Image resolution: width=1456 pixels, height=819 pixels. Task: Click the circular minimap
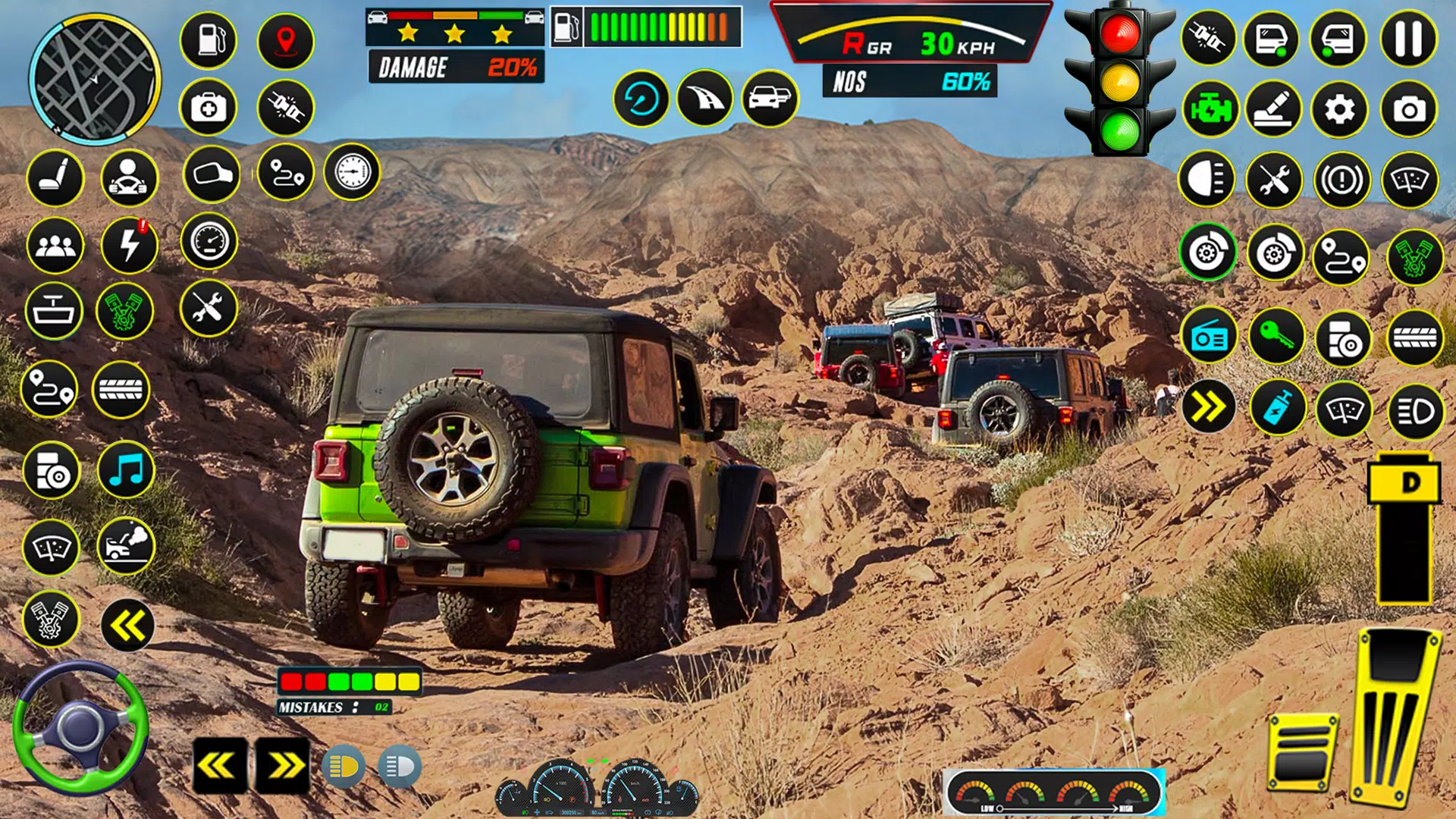[x=95, y=80]
